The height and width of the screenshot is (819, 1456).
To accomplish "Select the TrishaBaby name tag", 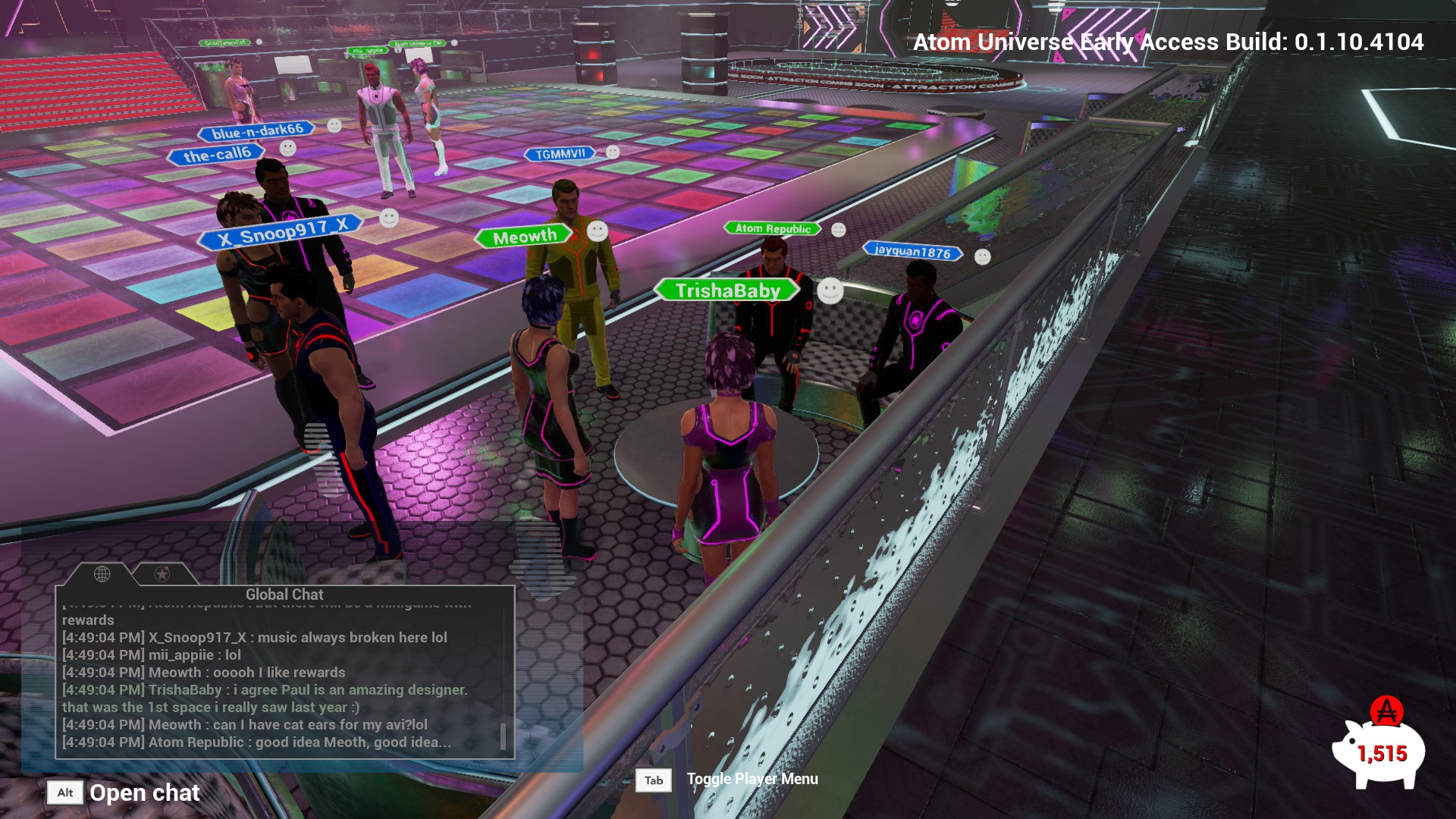I will coord(727,290).
